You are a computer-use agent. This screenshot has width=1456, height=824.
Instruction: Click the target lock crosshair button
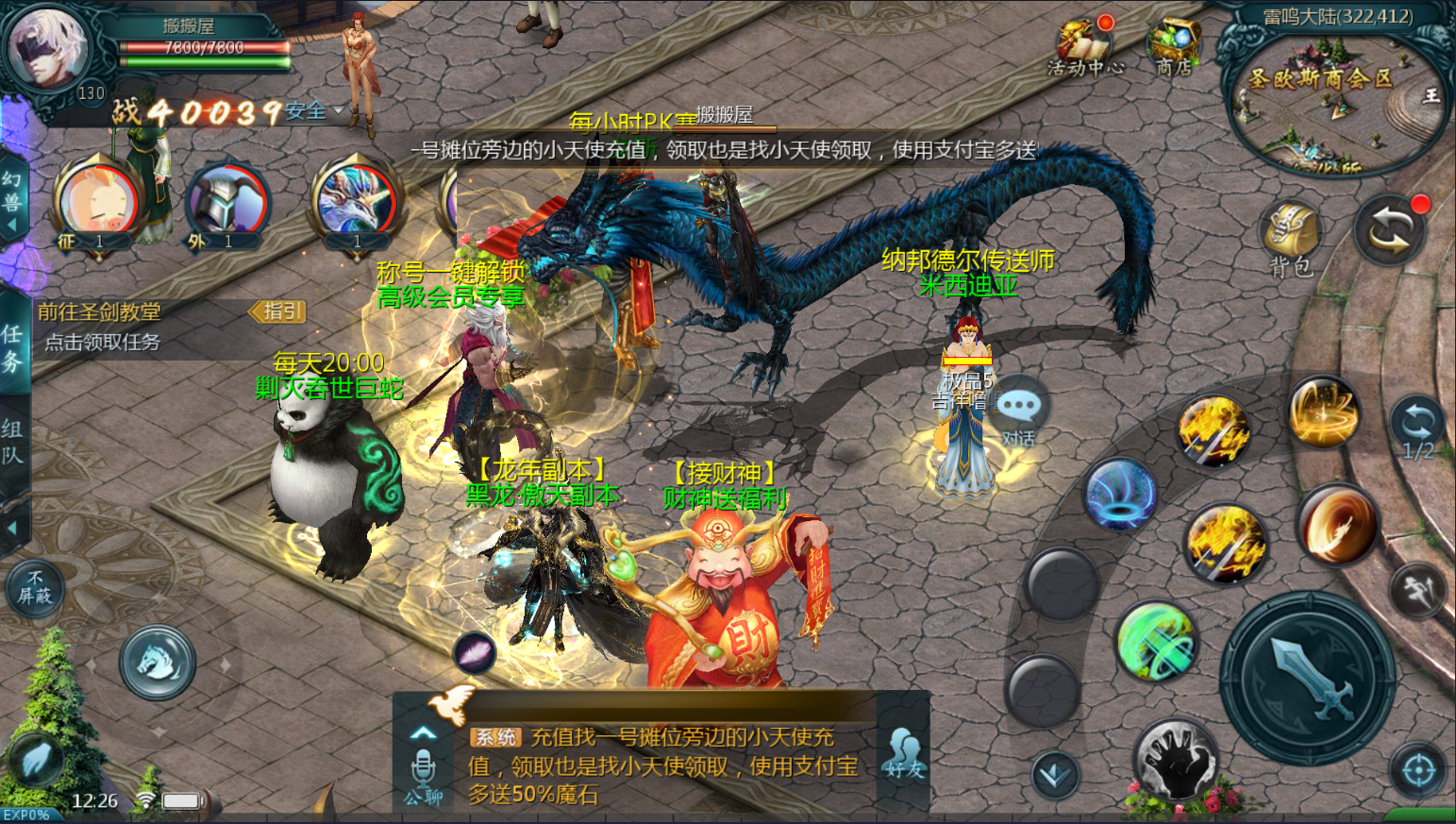1418,771
